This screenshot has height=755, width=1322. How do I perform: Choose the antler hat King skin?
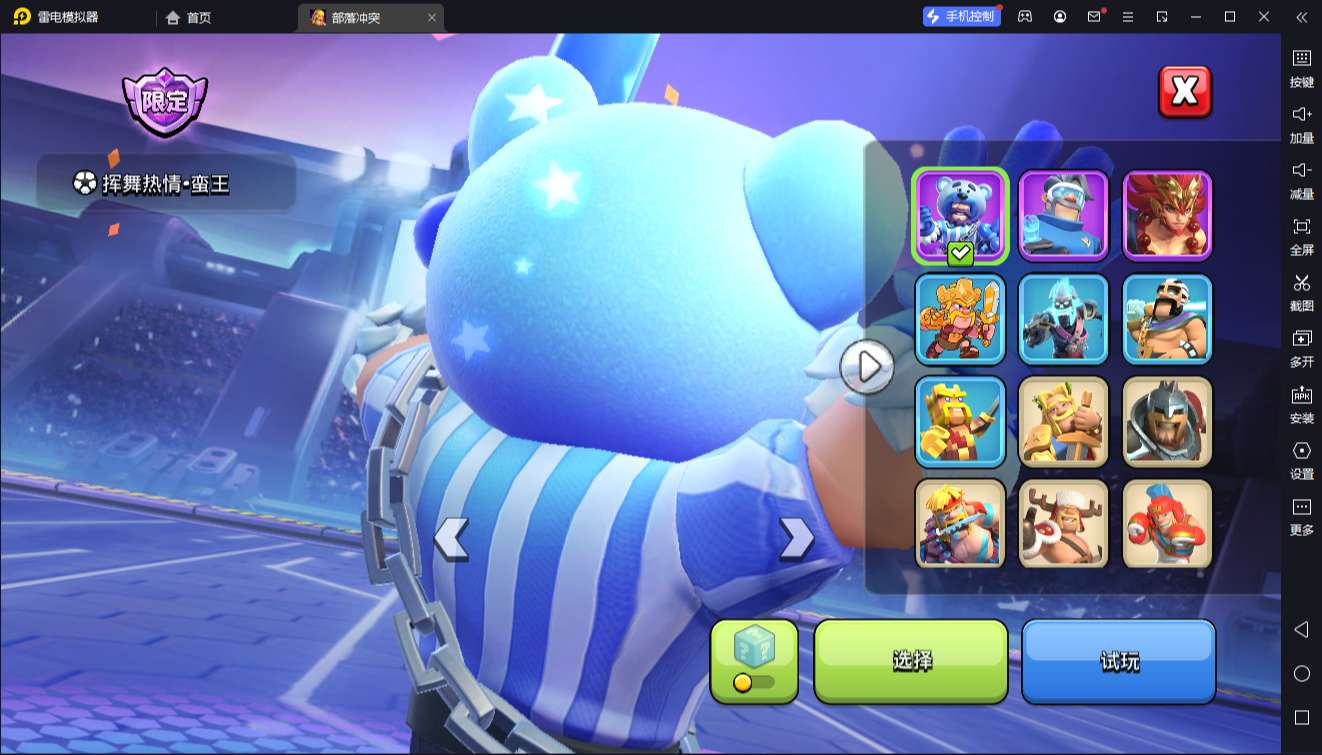point(1063,524)
